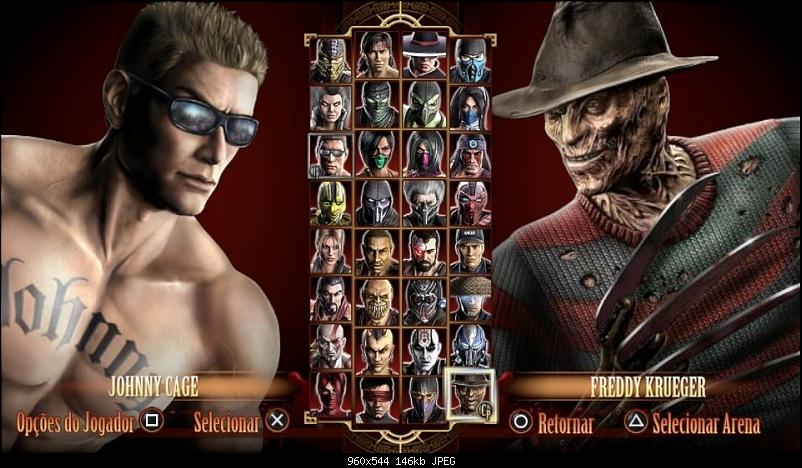The height and width of the screenshot is (468, 802).
Task: Pick Kung Lao with the bladed hat
Action: coord(422,60)
